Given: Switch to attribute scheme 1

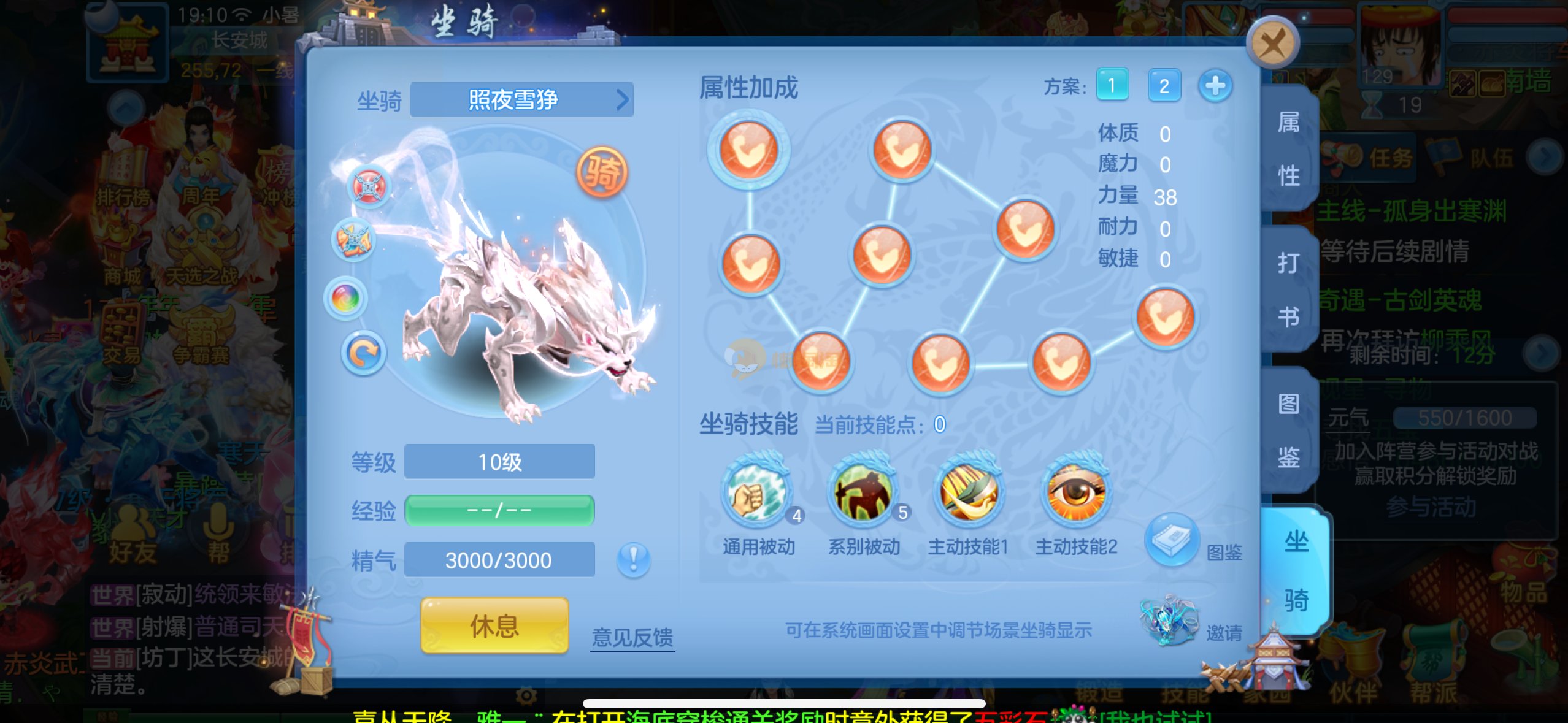Looking at the screenshot, I should click(x=1112, y=85).
